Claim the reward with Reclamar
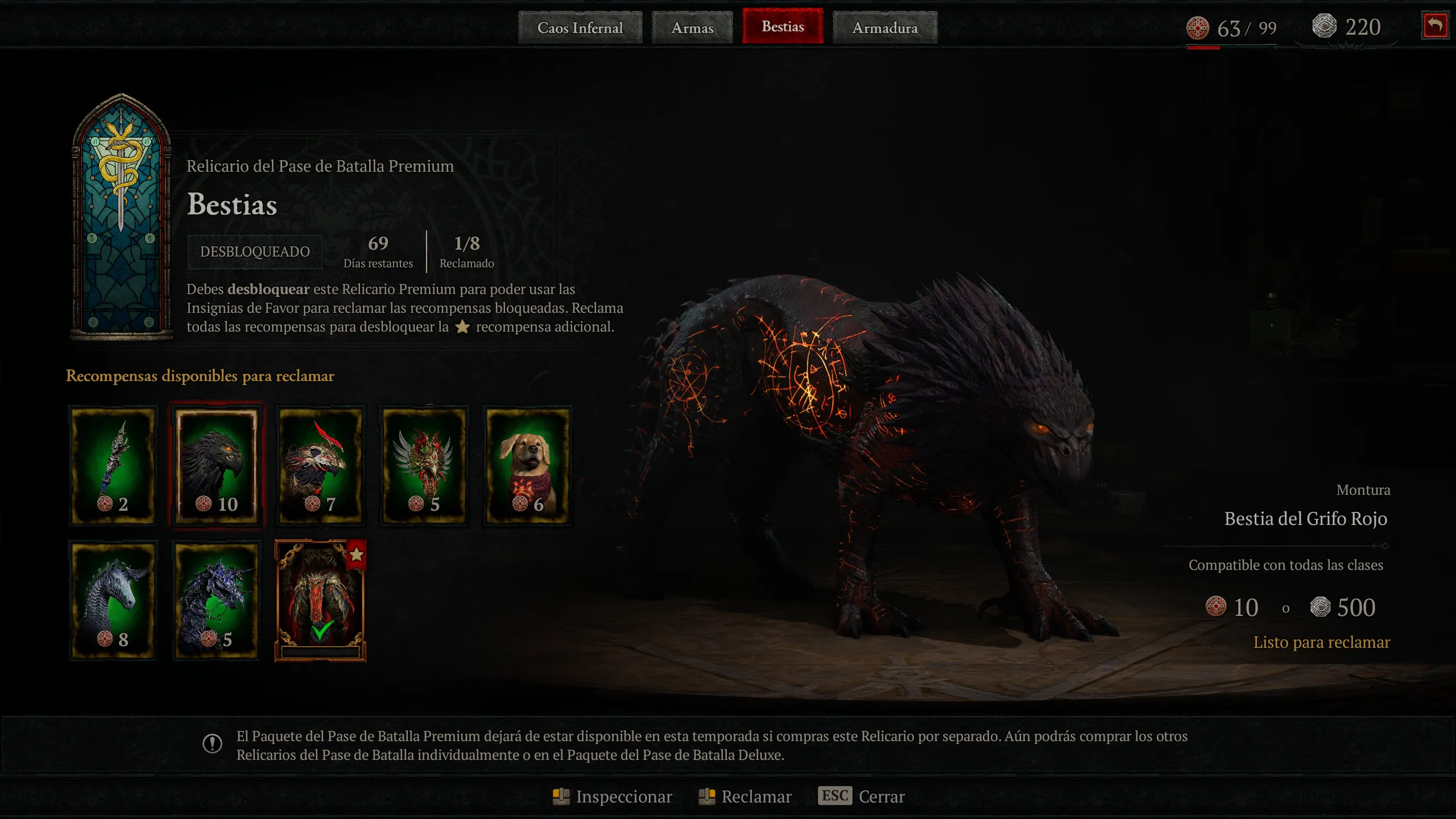Image resolution: width=1456 pixels, height=819 pixels. [x=745, y=796]
